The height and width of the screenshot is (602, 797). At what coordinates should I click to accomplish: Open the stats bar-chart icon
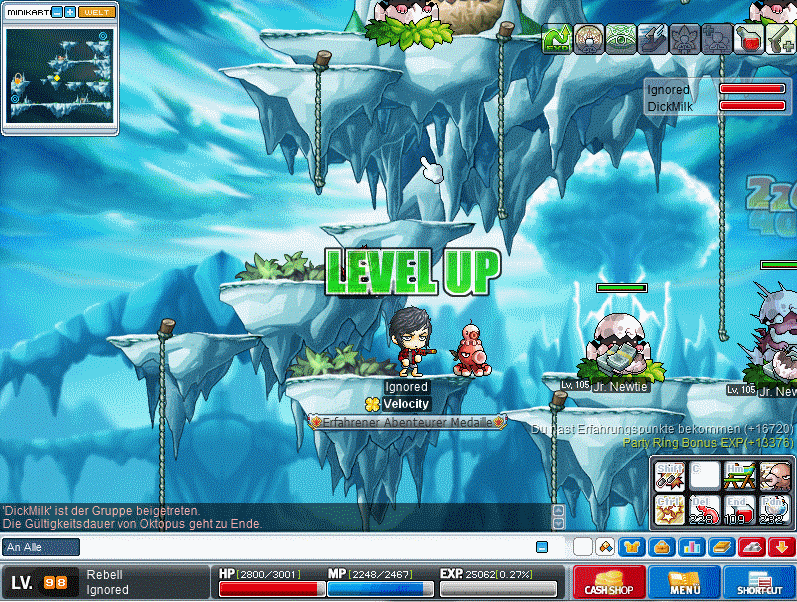pyautogui.click(x=691, y=547)
